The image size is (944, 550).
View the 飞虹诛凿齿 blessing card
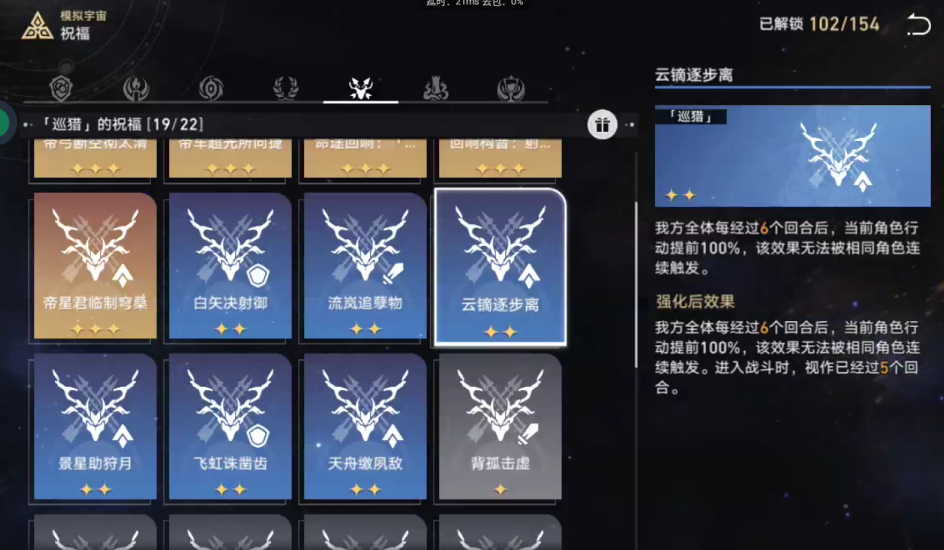[230, 426]
